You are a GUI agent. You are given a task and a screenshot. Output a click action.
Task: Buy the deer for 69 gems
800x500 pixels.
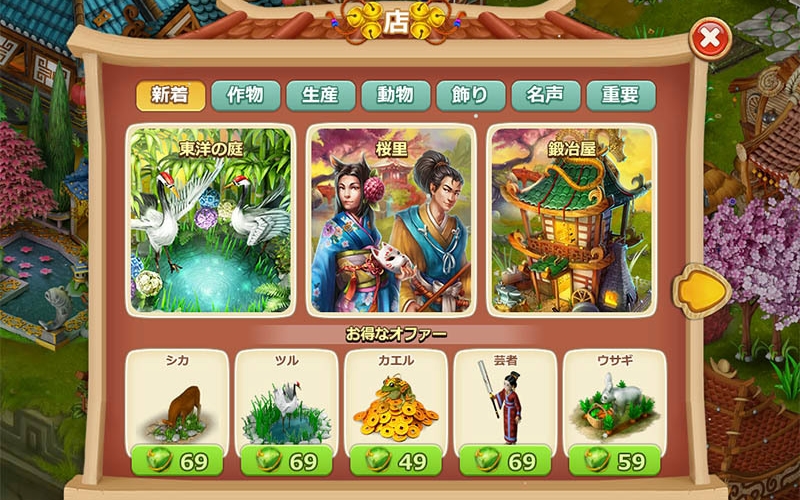coord(177,461)
